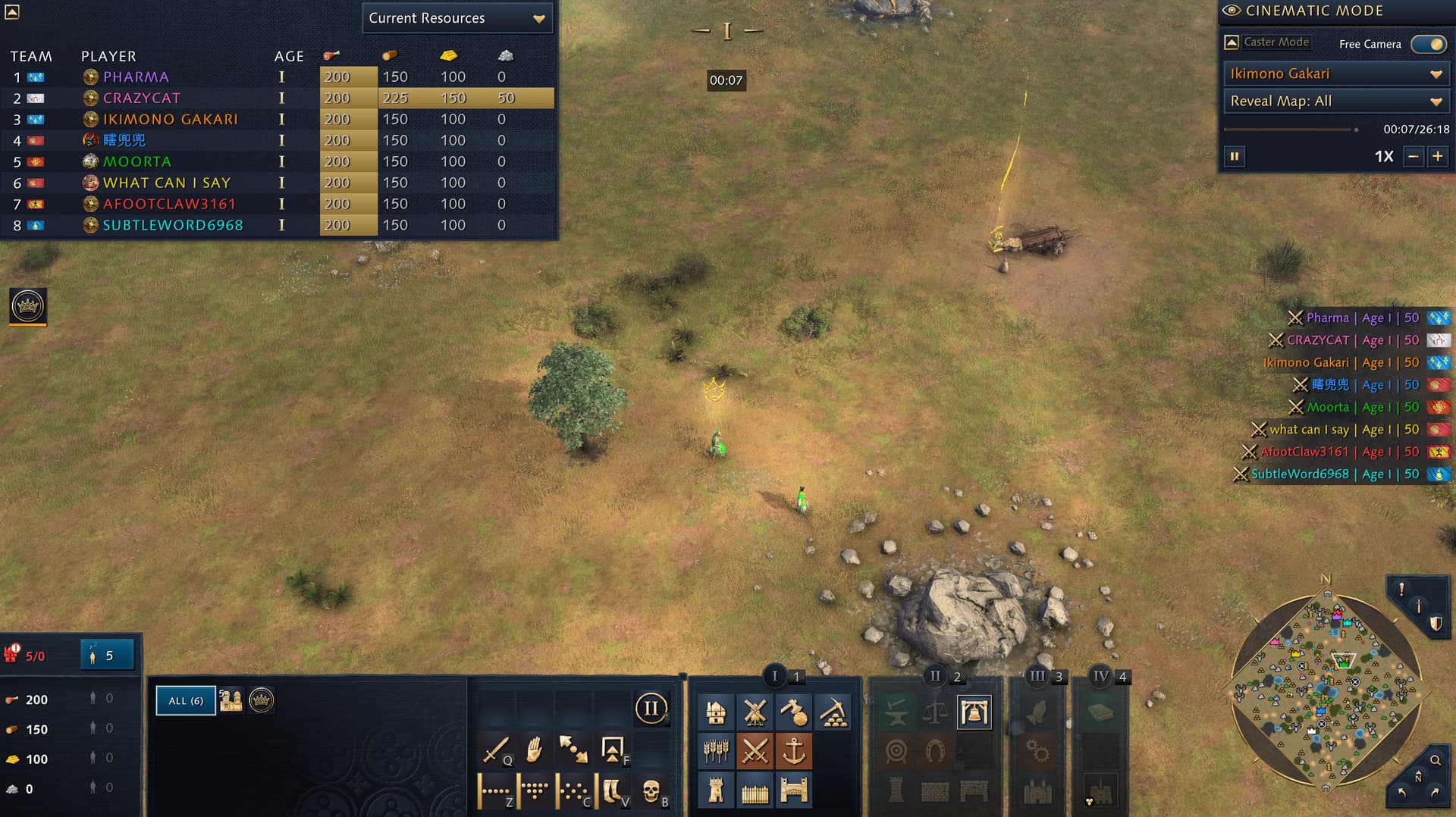Screen dimensions: 1456x817
Task: Select the farm wheat icon
Action: (x=716, y=752)
